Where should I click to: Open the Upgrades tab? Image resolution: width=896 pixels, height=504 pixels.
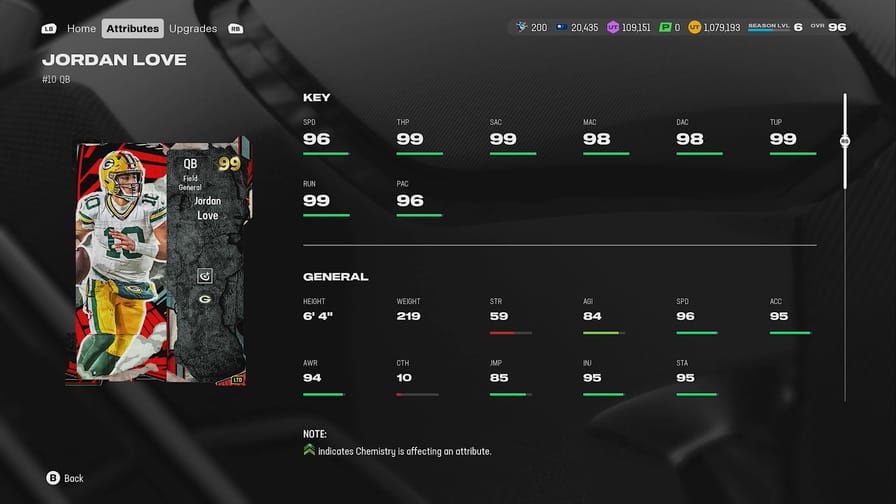[x=193, y=28]
